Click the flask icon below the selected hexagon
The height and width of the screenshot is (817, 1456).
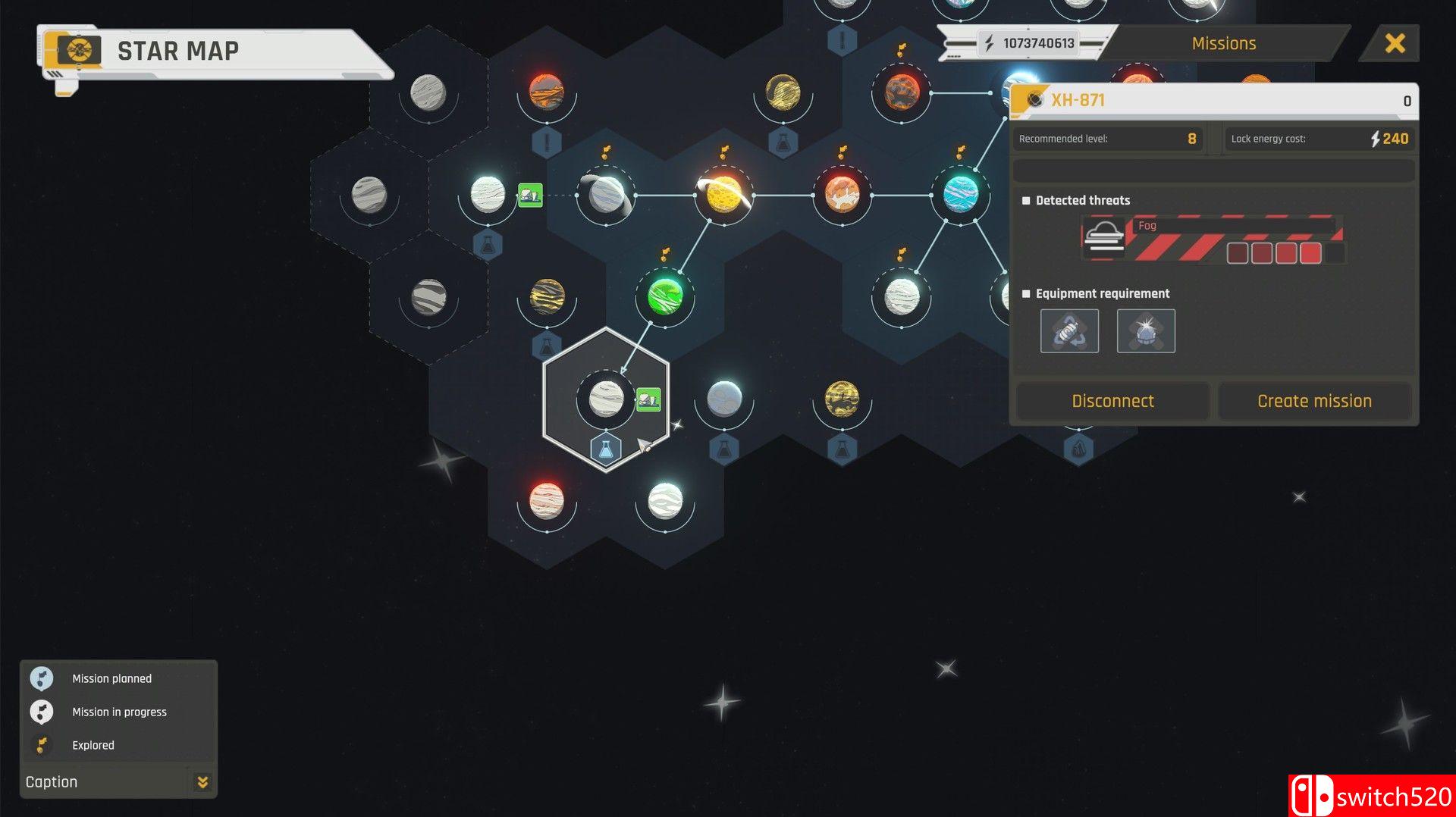pyautogui.click(x=604, y=448)
